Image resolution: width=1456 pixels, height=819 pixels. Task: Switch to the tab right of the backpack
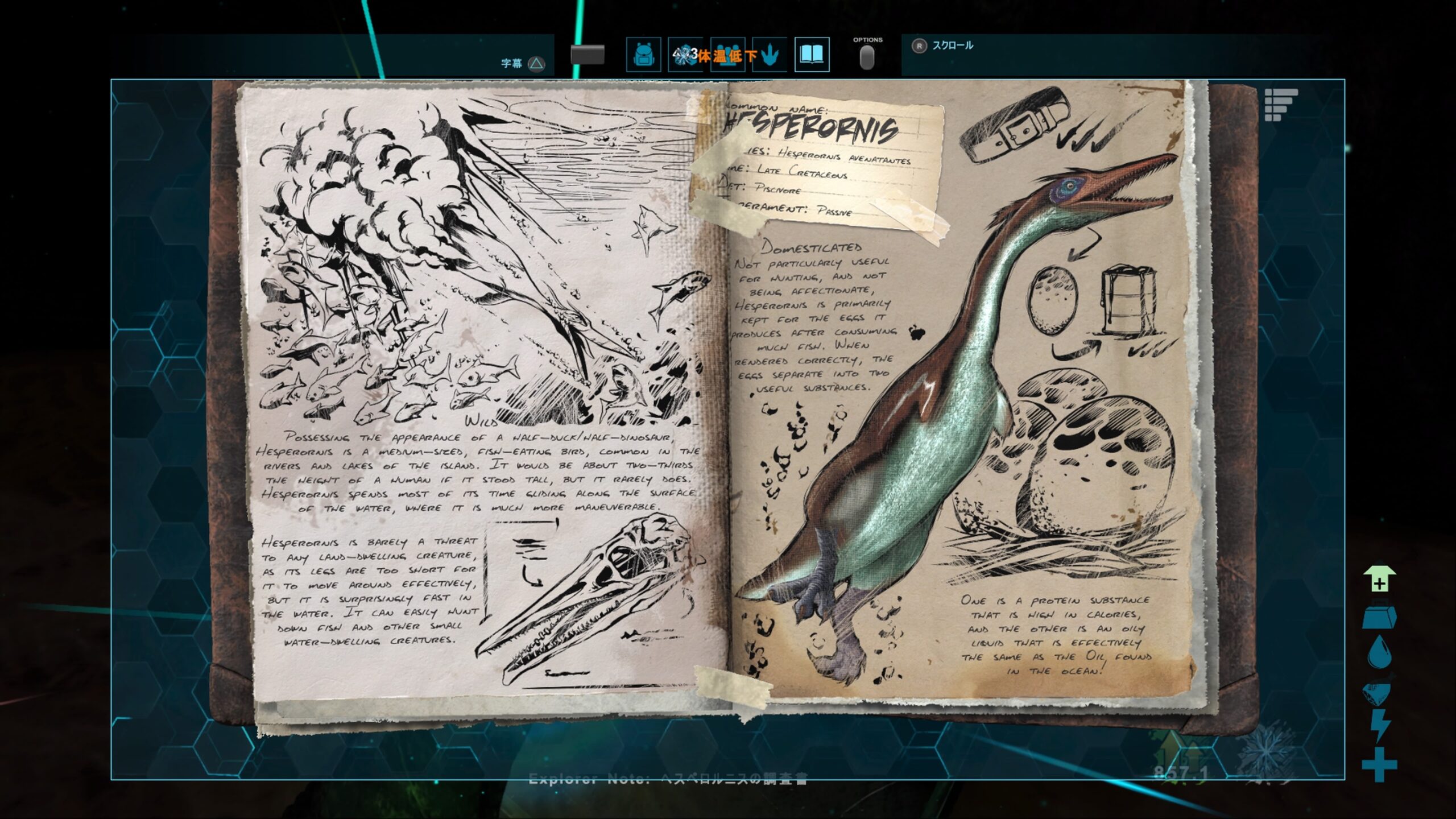tap(685, 55)
